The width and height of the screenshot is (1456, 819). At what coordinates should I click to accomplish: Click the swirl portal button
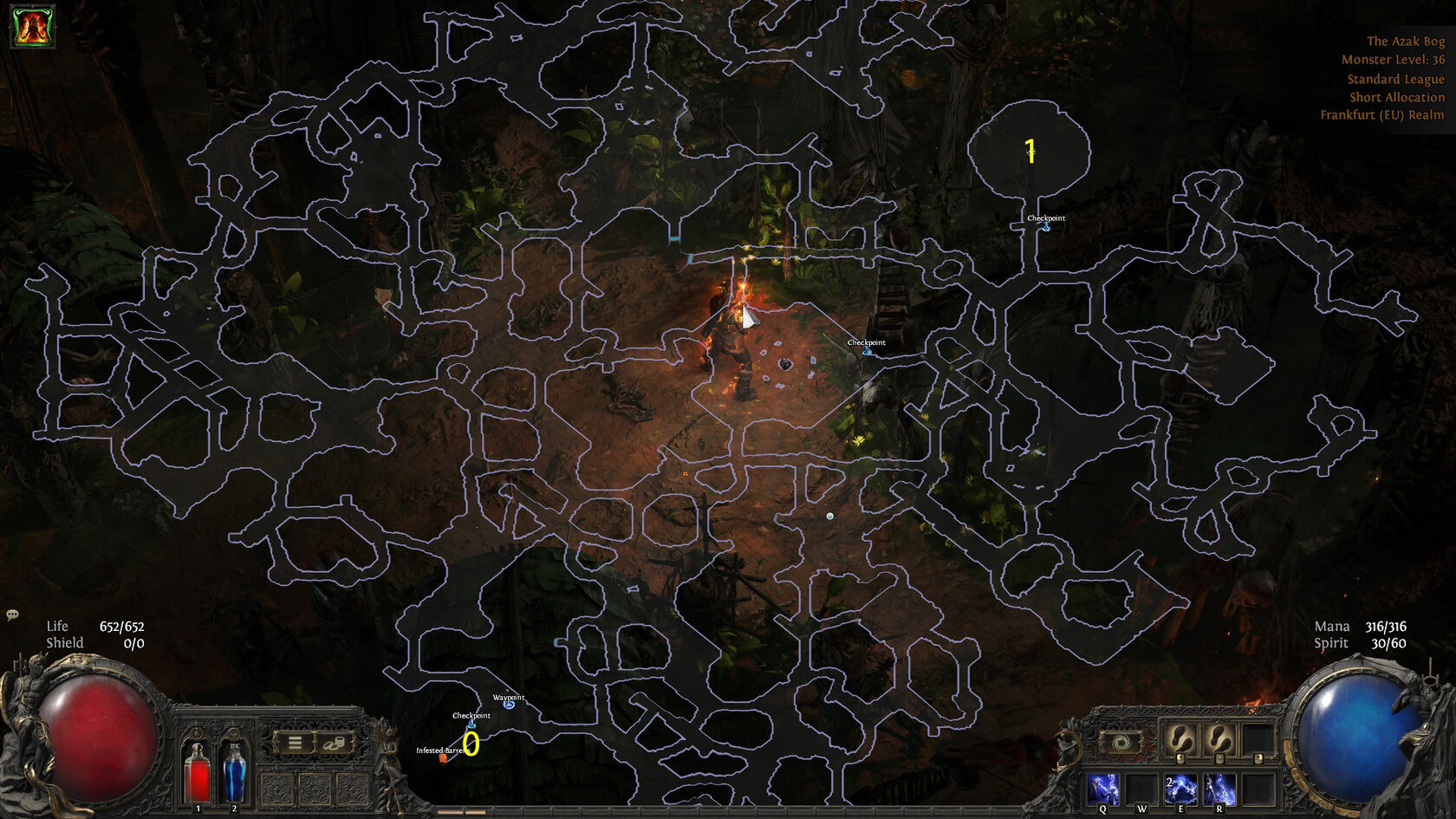(x=1120, y=743)
